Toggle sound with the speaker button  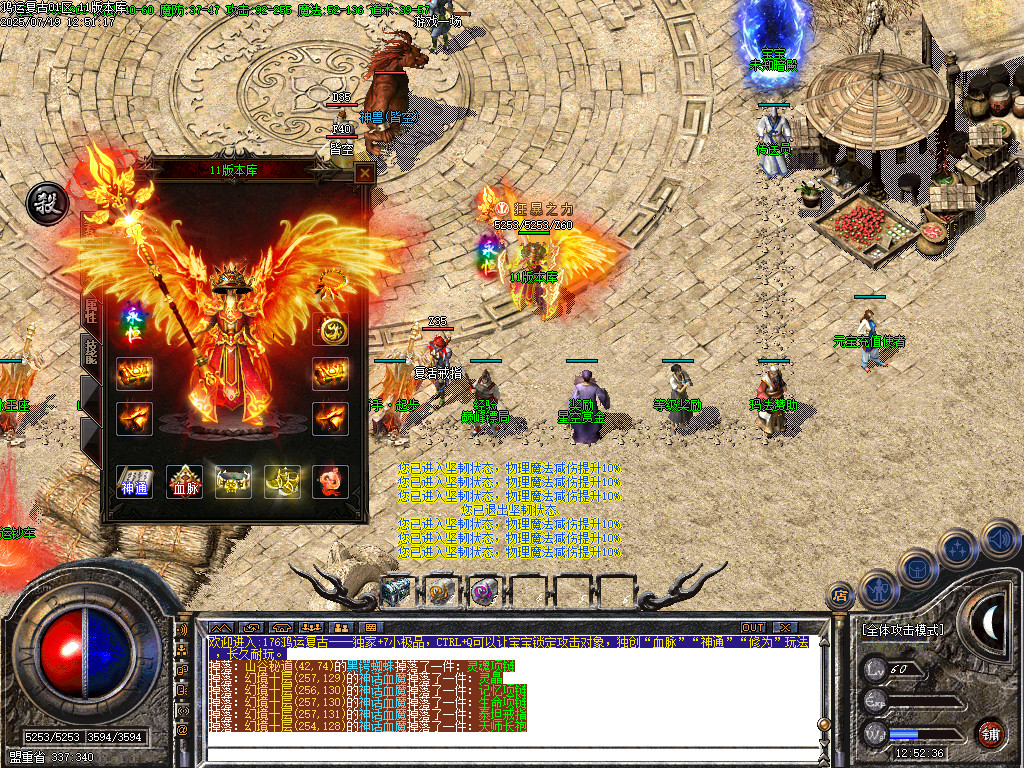pos(998,539)
